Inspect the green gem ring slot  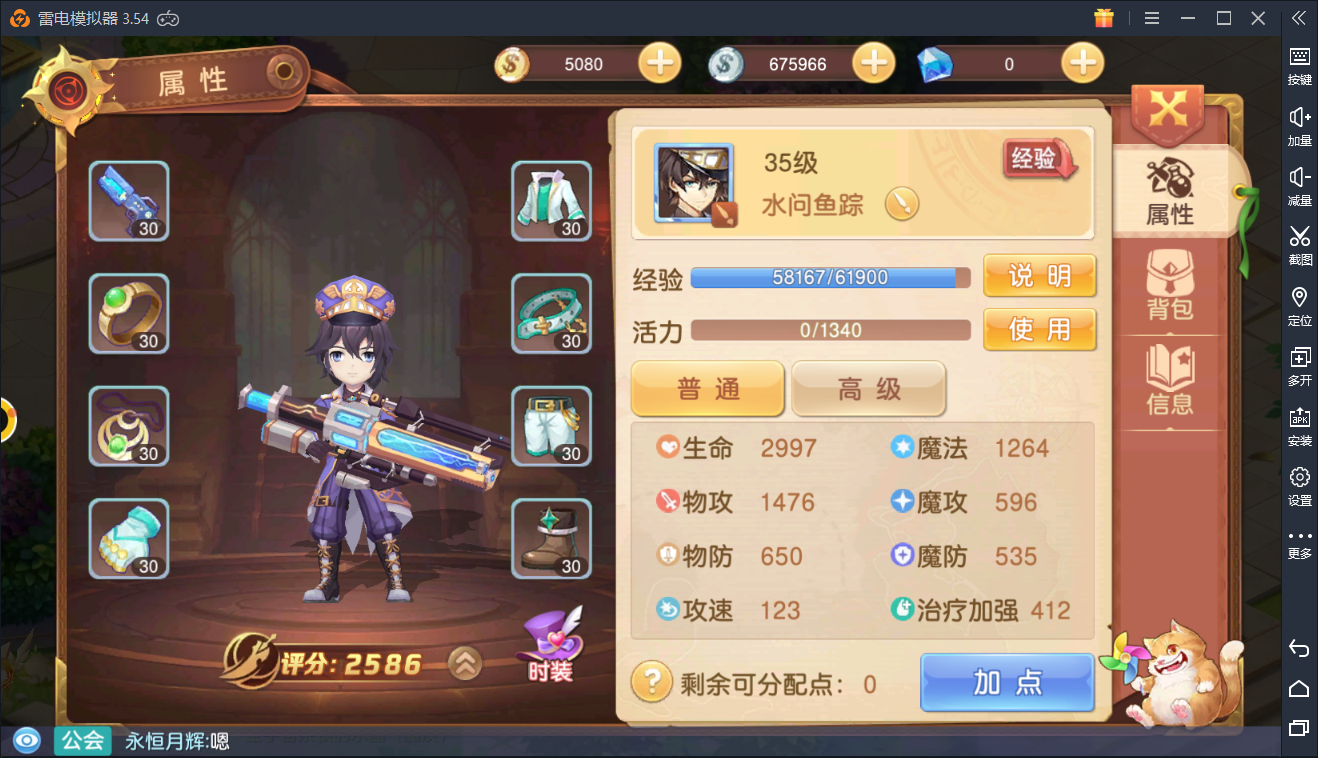[x=129, y=314]
